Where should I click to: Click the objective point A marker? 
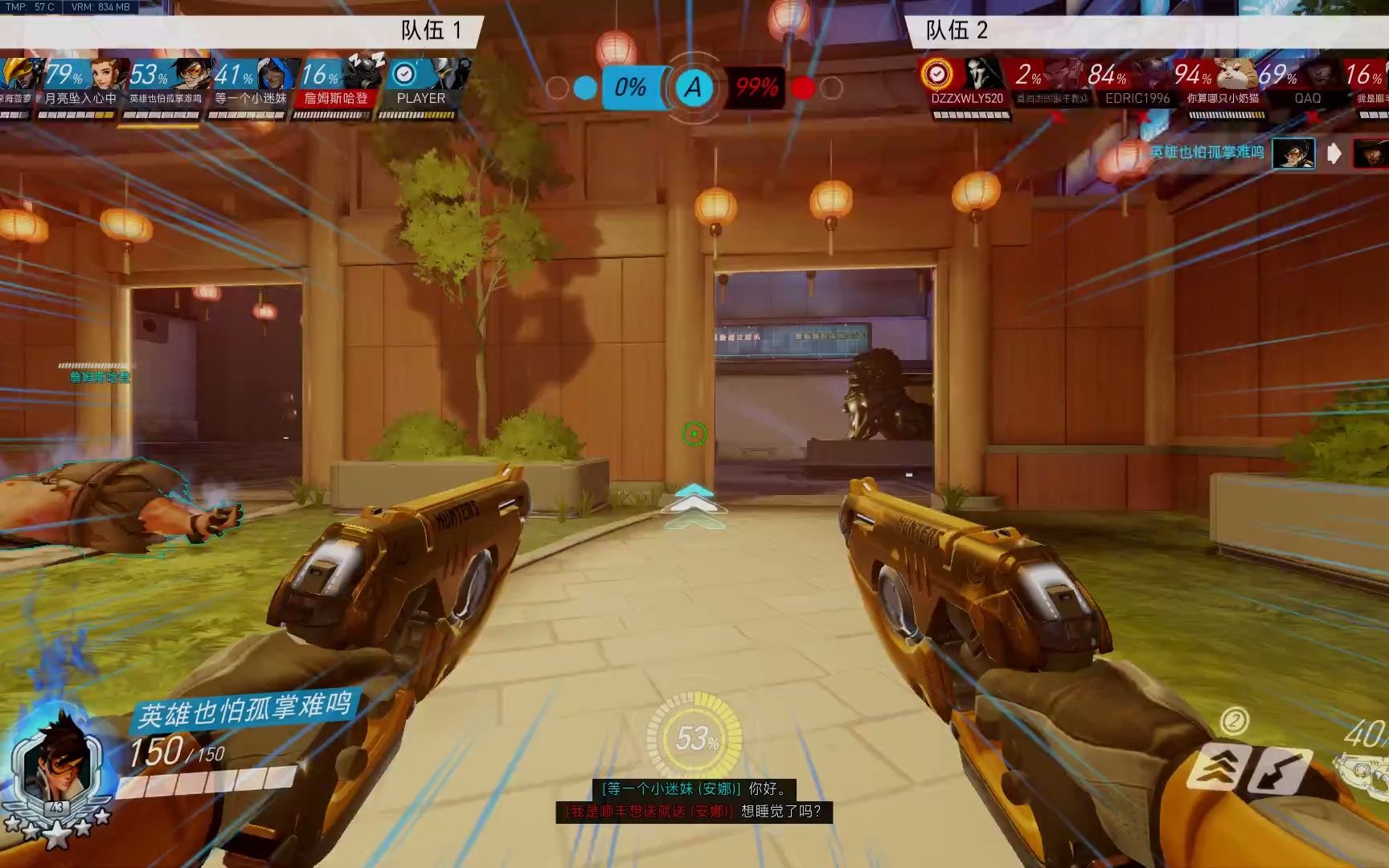pos(694,87)
